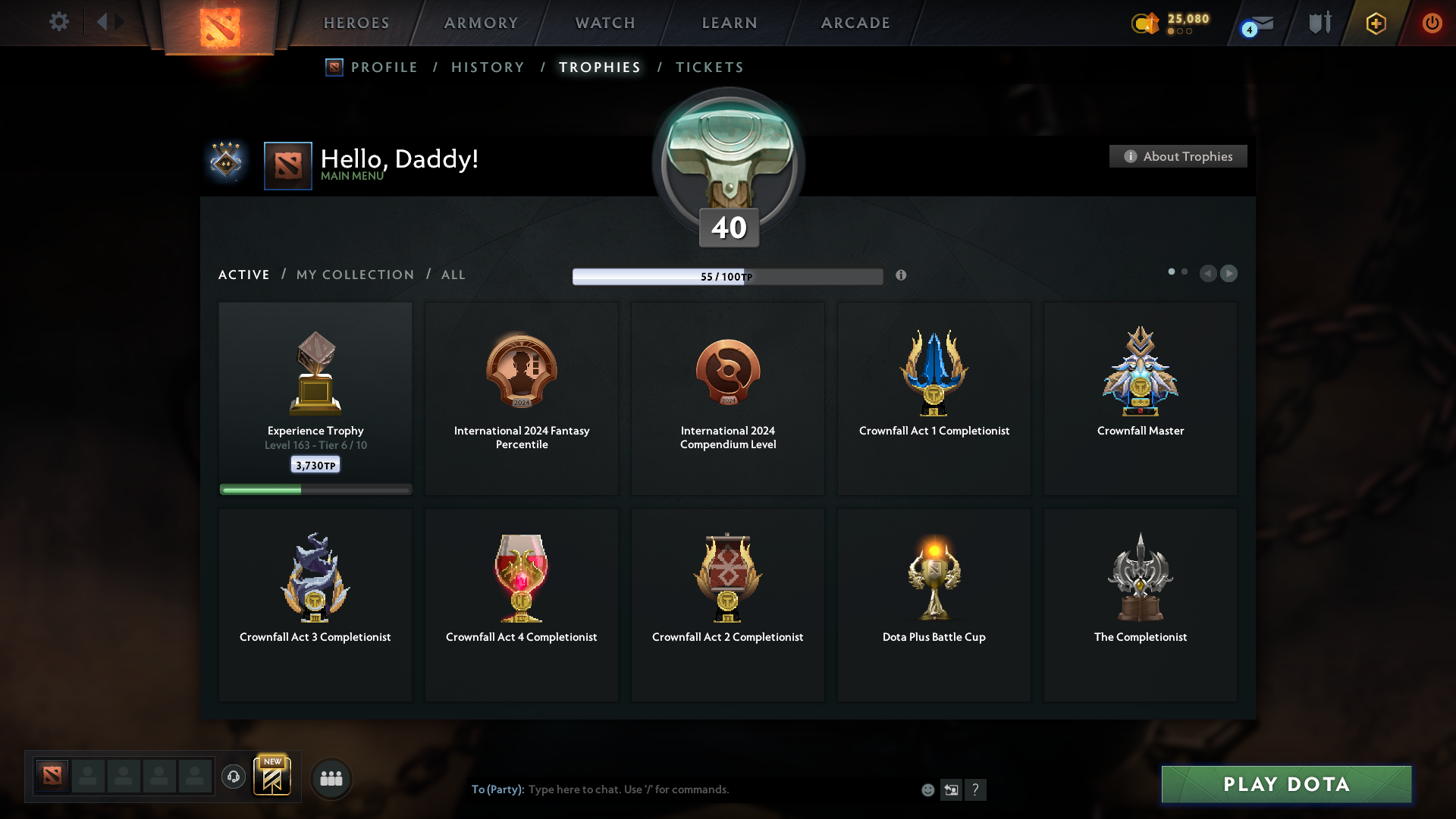This screenshot has height=819, width=1456.
Task: Switch to the MY COLLECTION tab
Action: [x=354, y=275]
